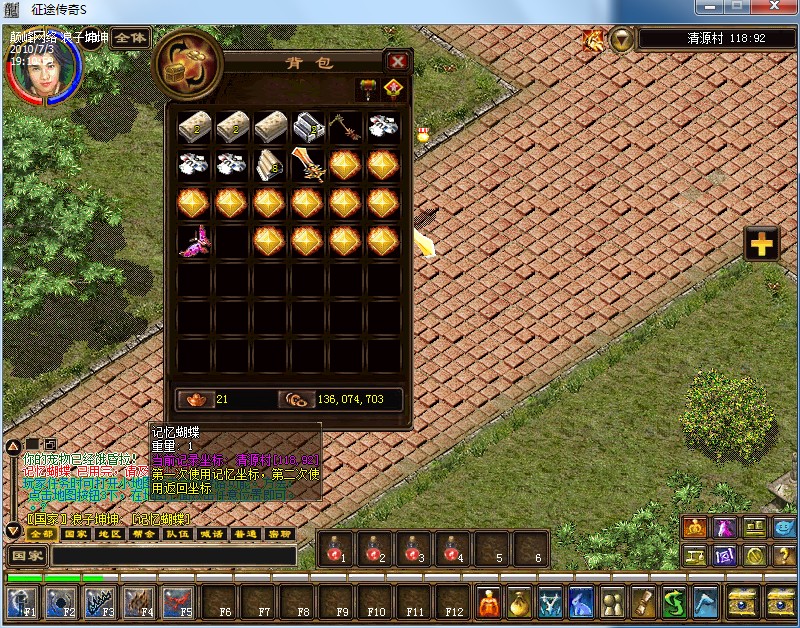Click the 全体 button beside the portrait
This screenshot has width=800, height=628.
(130, 38)
